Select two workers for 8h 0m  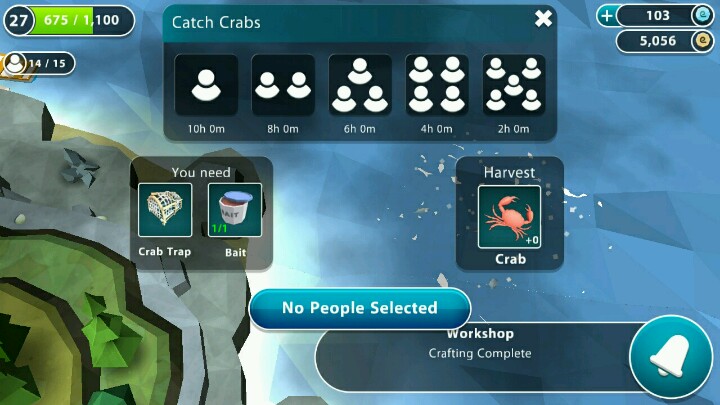(283, 85)
